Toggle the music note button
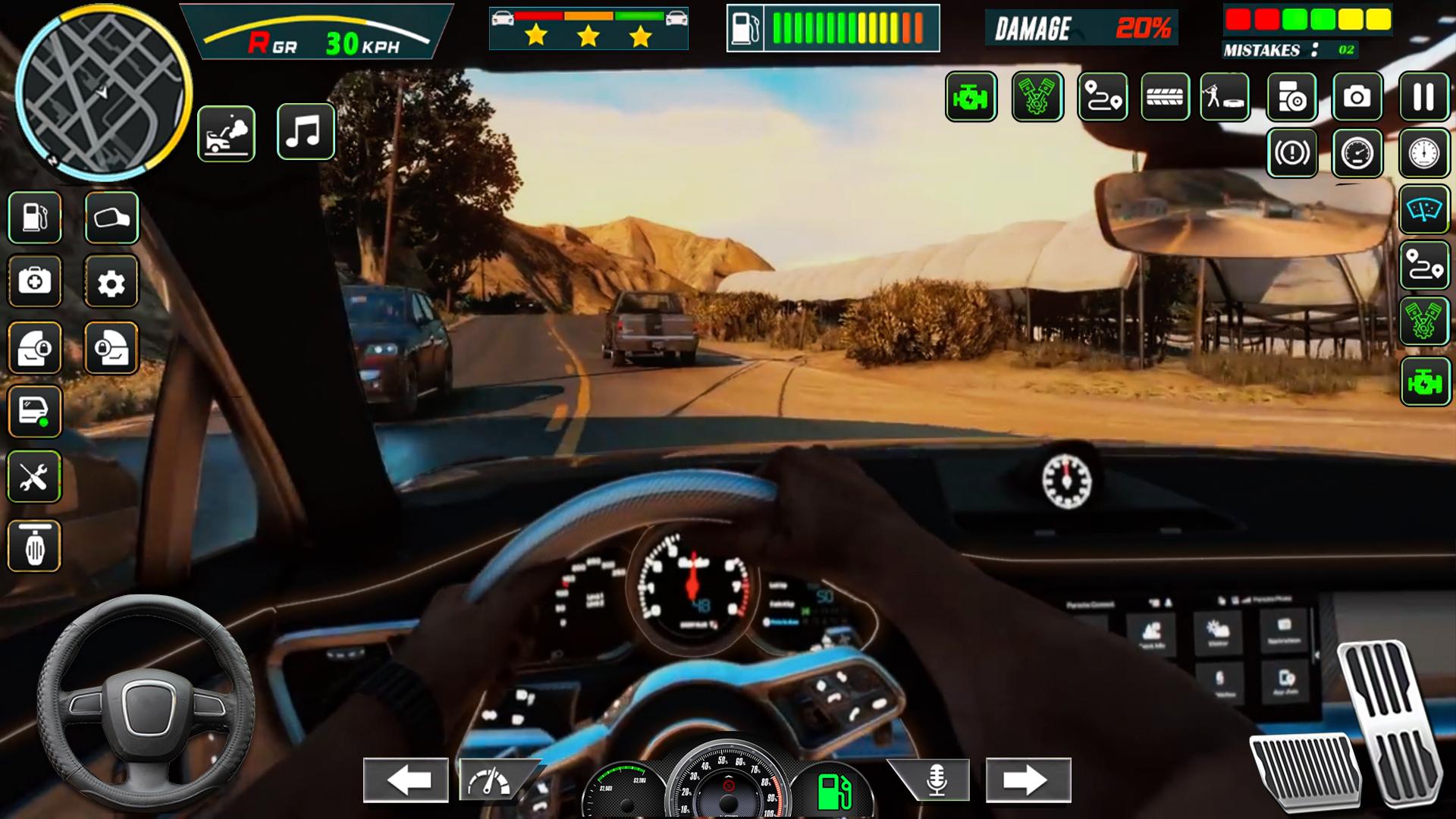This screenshot has height=819, width=1456. 305,133
